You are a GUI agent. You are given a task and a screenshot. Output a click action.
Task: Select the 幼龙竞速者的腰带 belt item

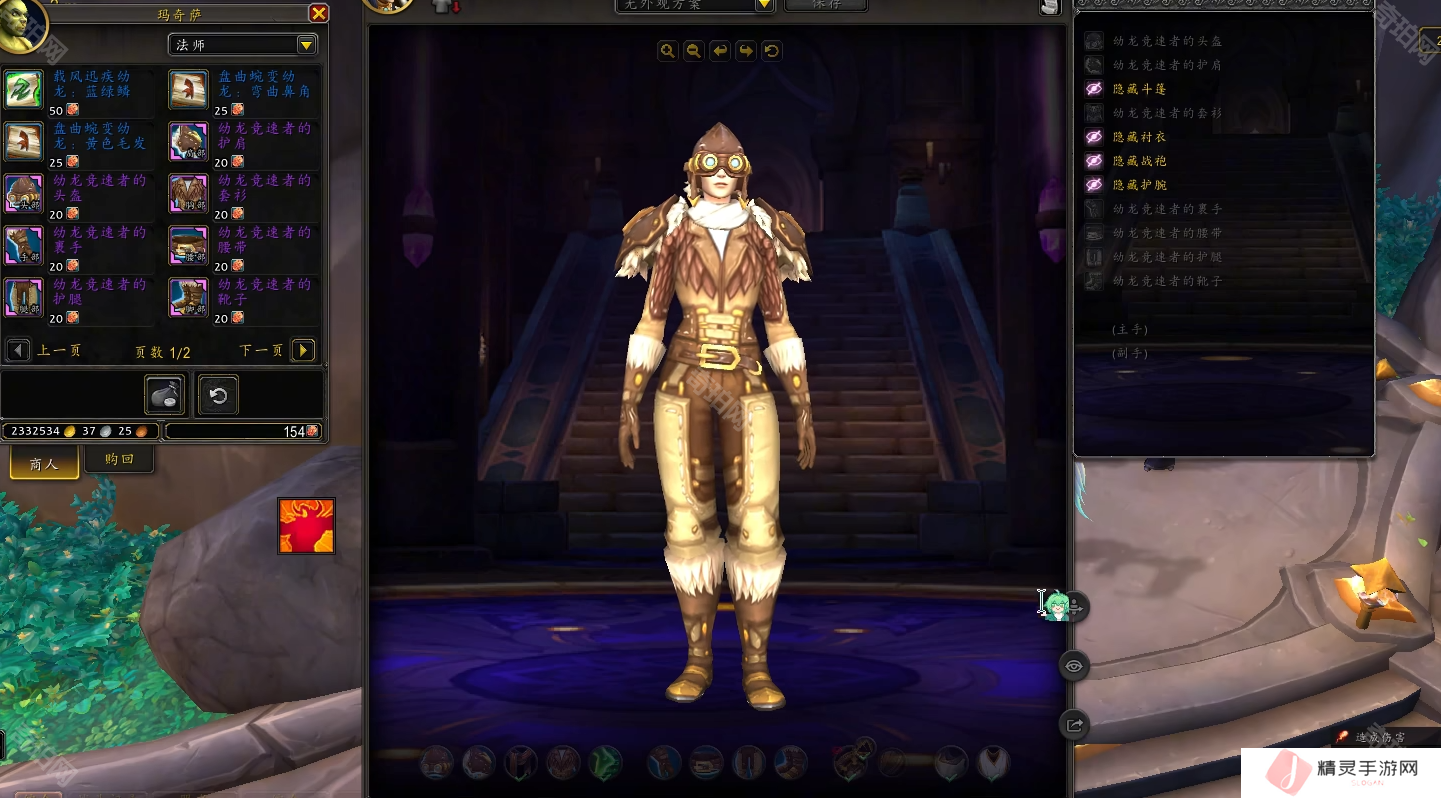(189, 246)
